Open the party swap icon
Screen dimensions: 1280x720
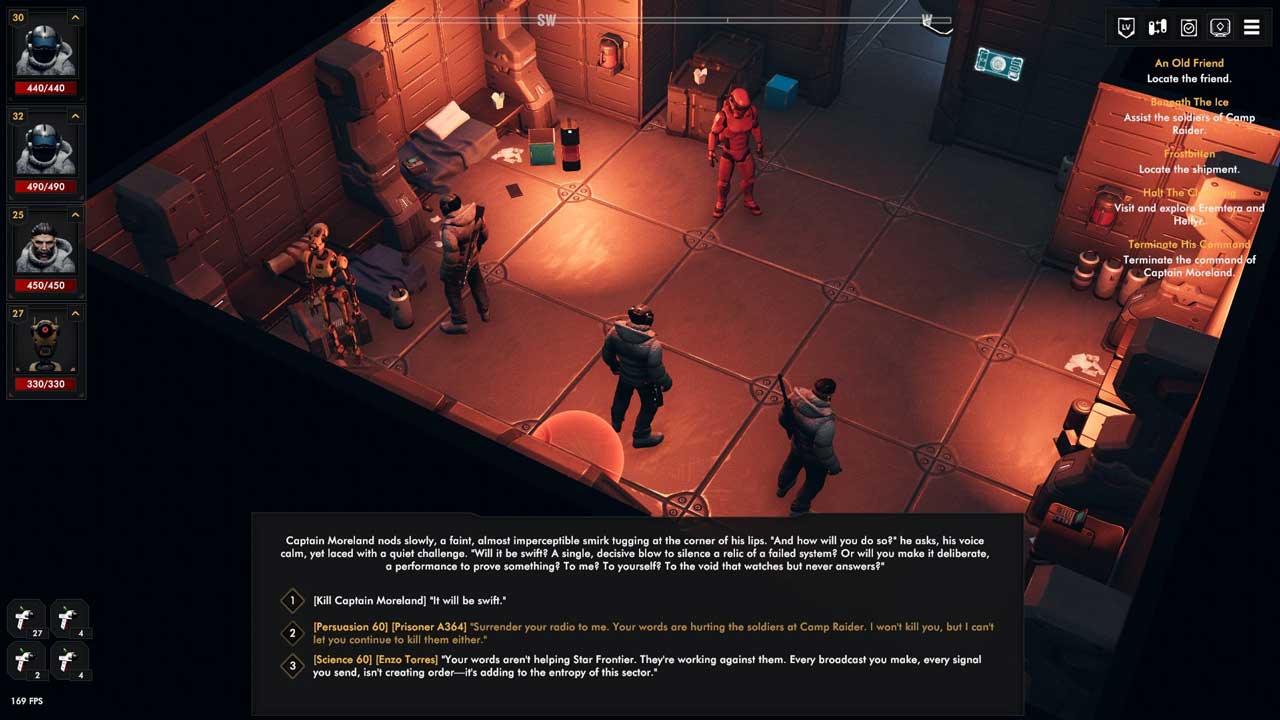(x=1157, y=28)
